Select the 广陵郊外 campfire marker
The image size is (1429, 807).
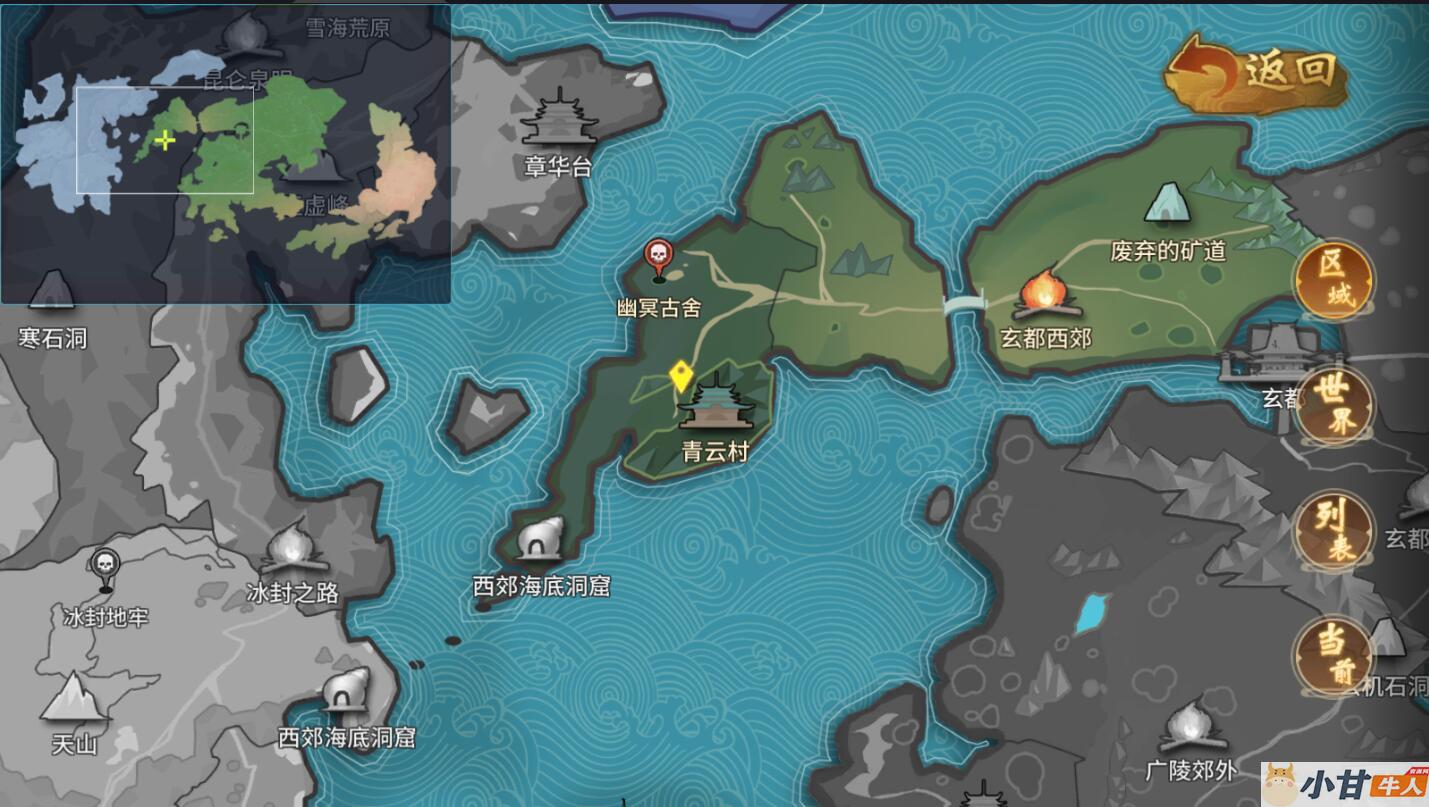[x=1191, y=728]
